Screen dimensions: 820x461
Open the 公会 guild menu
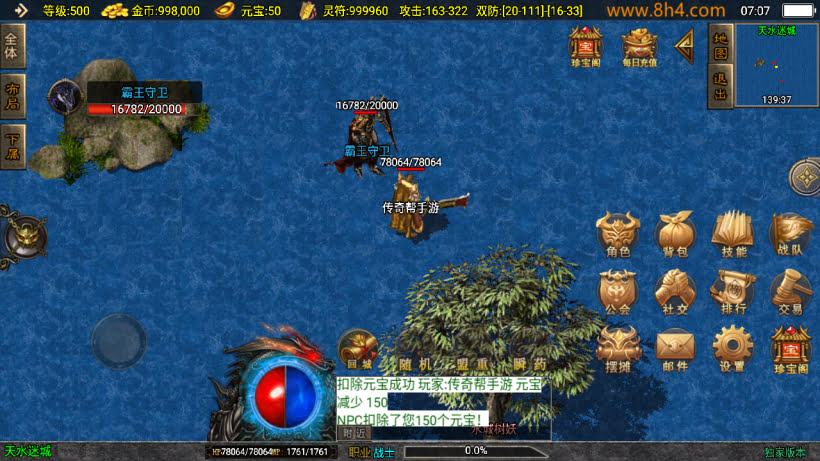(x=618, y=292)
